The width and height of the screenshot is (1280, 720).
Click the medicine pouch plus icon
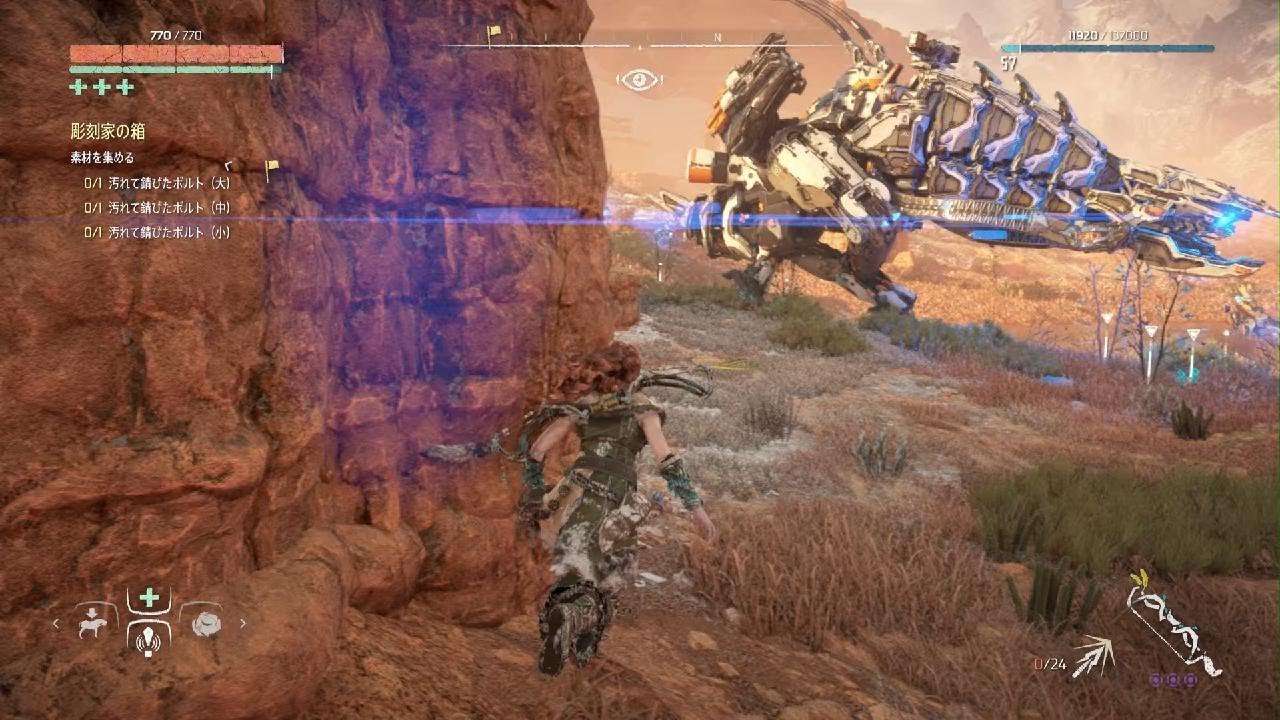[x=148, y=596]
